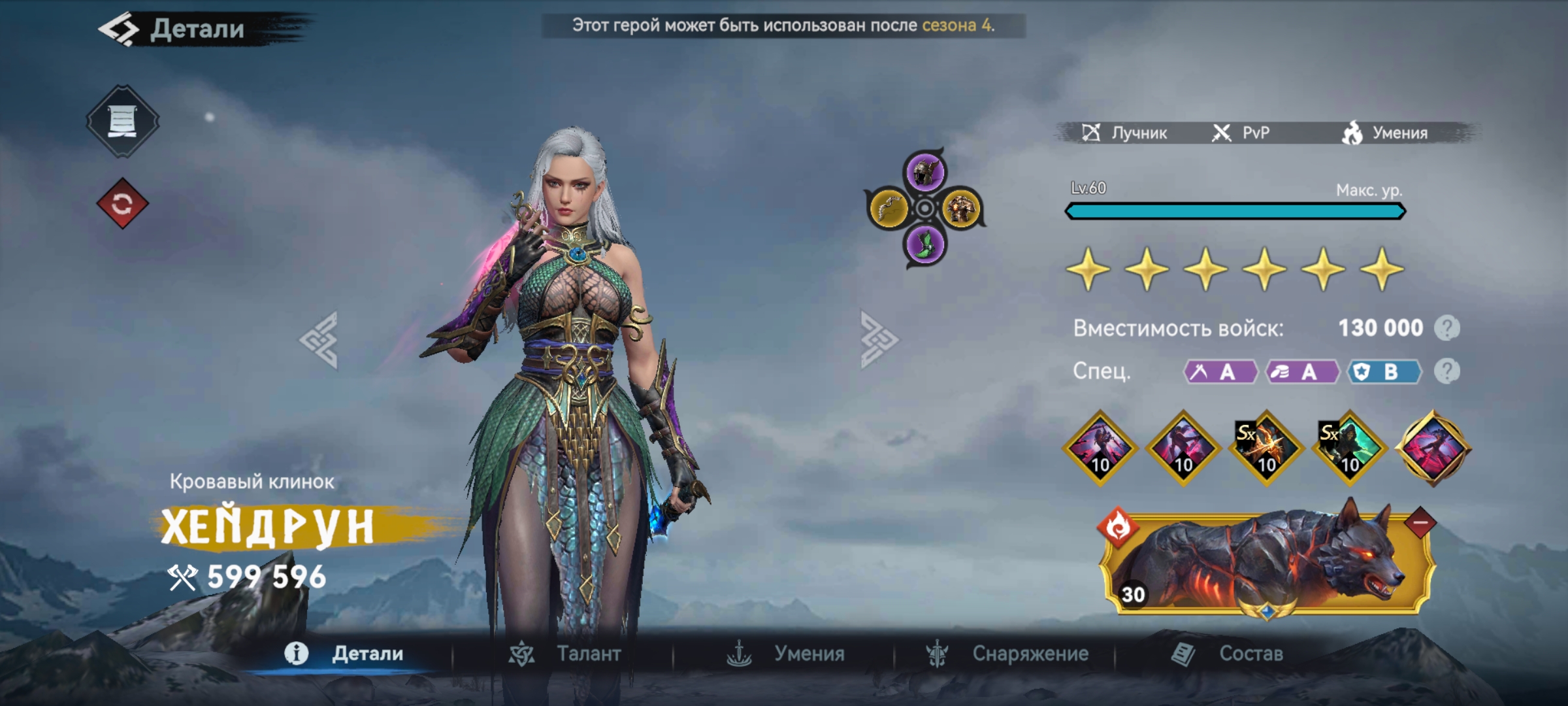Go back using the Детали arrow

[119, 29]
